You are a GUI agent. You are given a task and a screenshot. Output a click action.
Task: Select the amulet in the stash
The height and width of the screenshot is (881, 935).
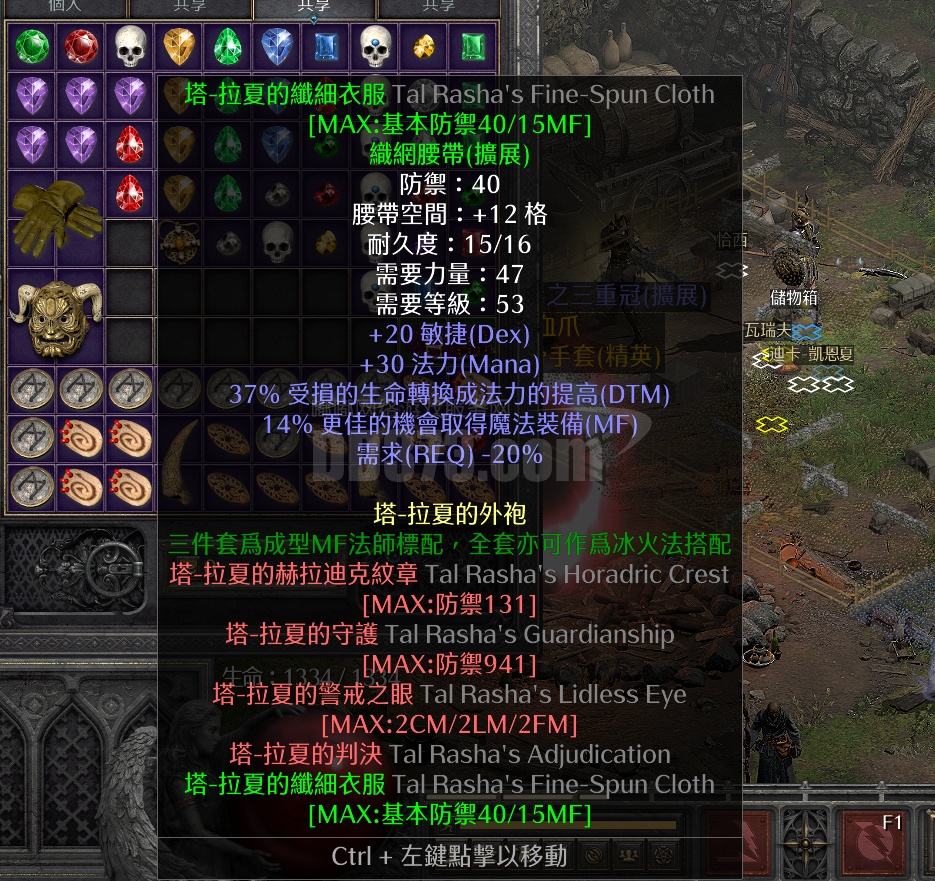180,243
